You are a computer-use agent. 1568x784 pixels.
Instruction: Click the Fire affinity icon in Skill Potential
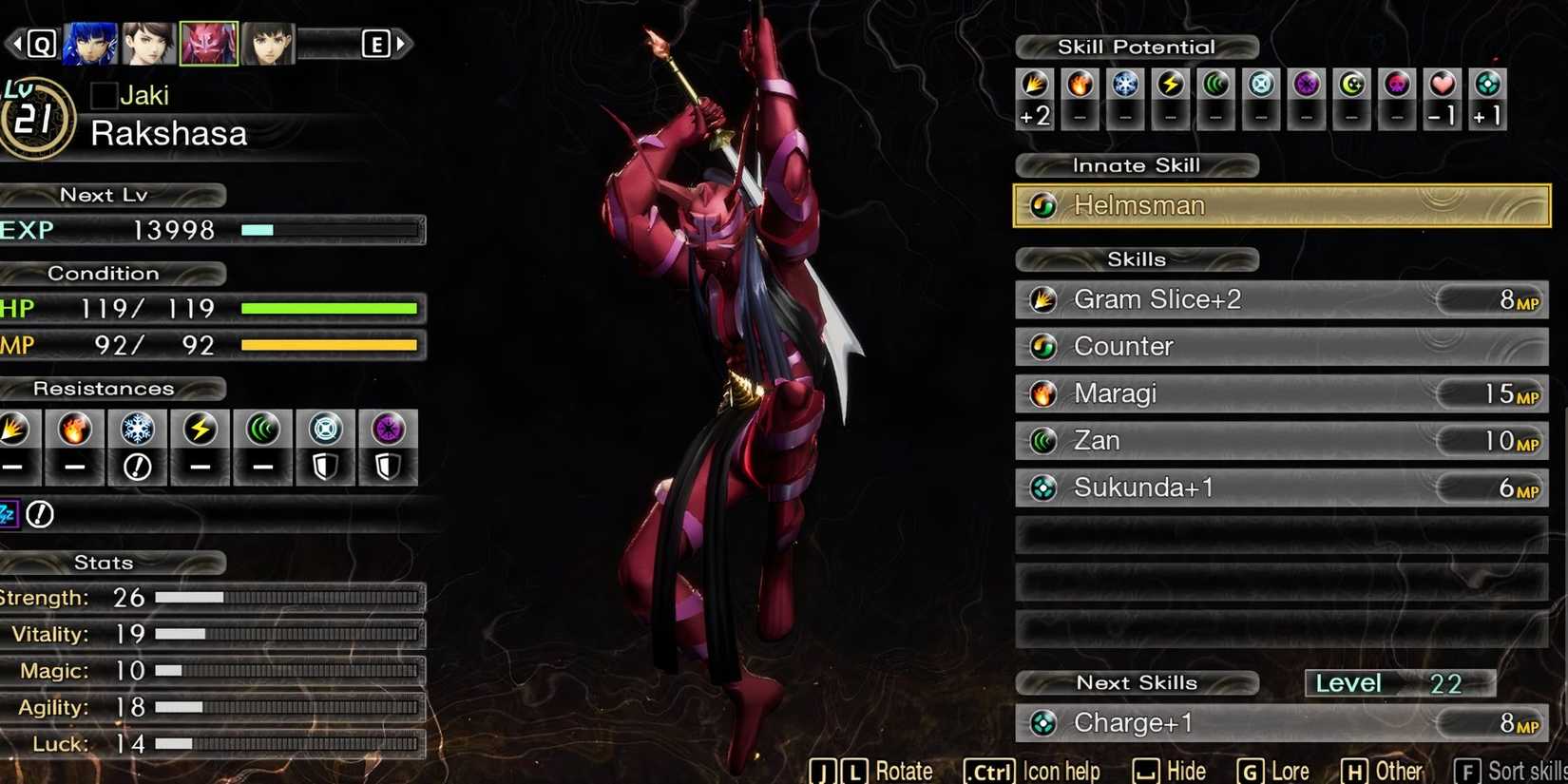click(x=1080, y=90)
